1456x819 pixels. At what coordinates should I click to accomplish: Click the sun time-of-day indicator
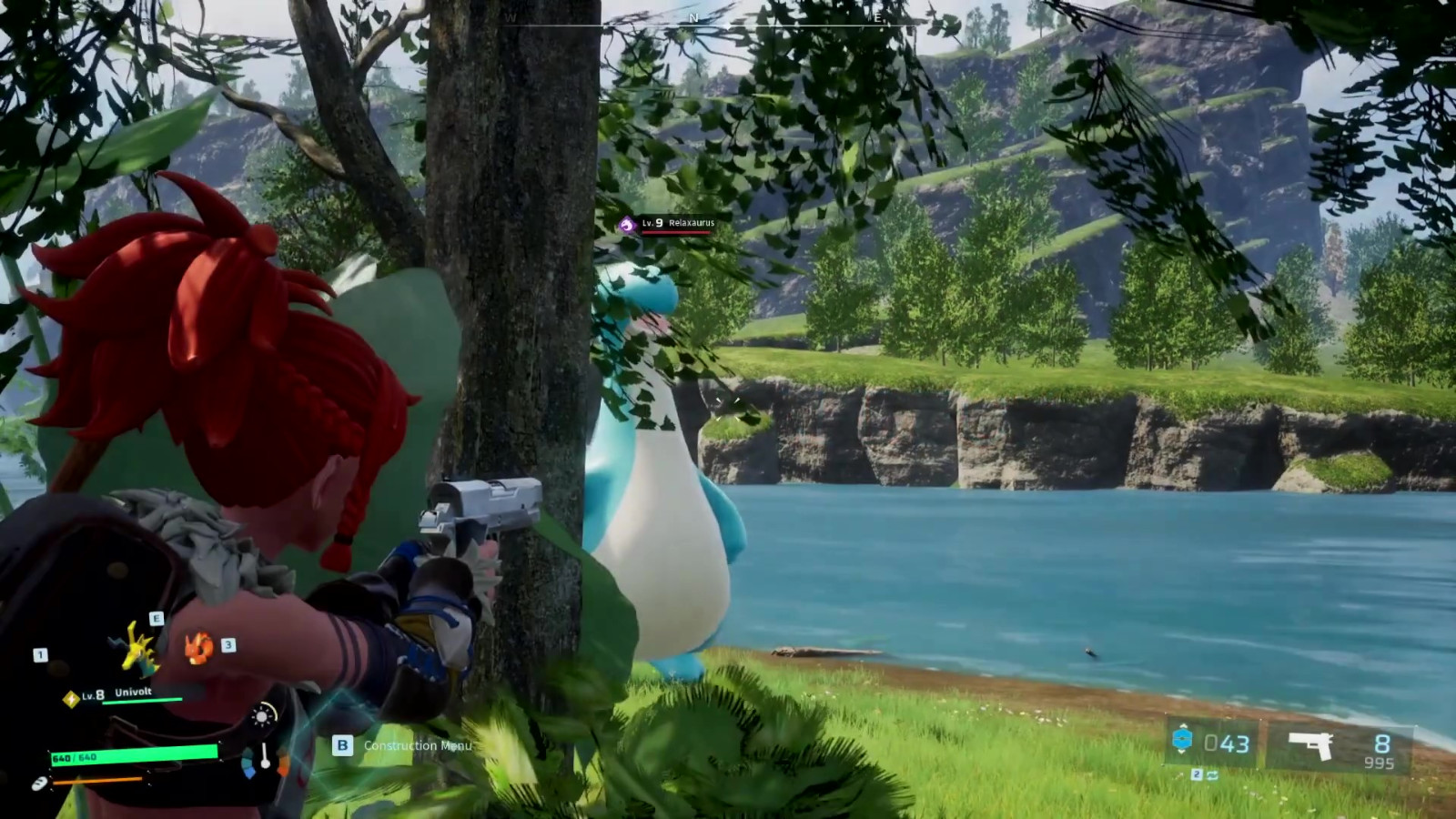(262, 716)
